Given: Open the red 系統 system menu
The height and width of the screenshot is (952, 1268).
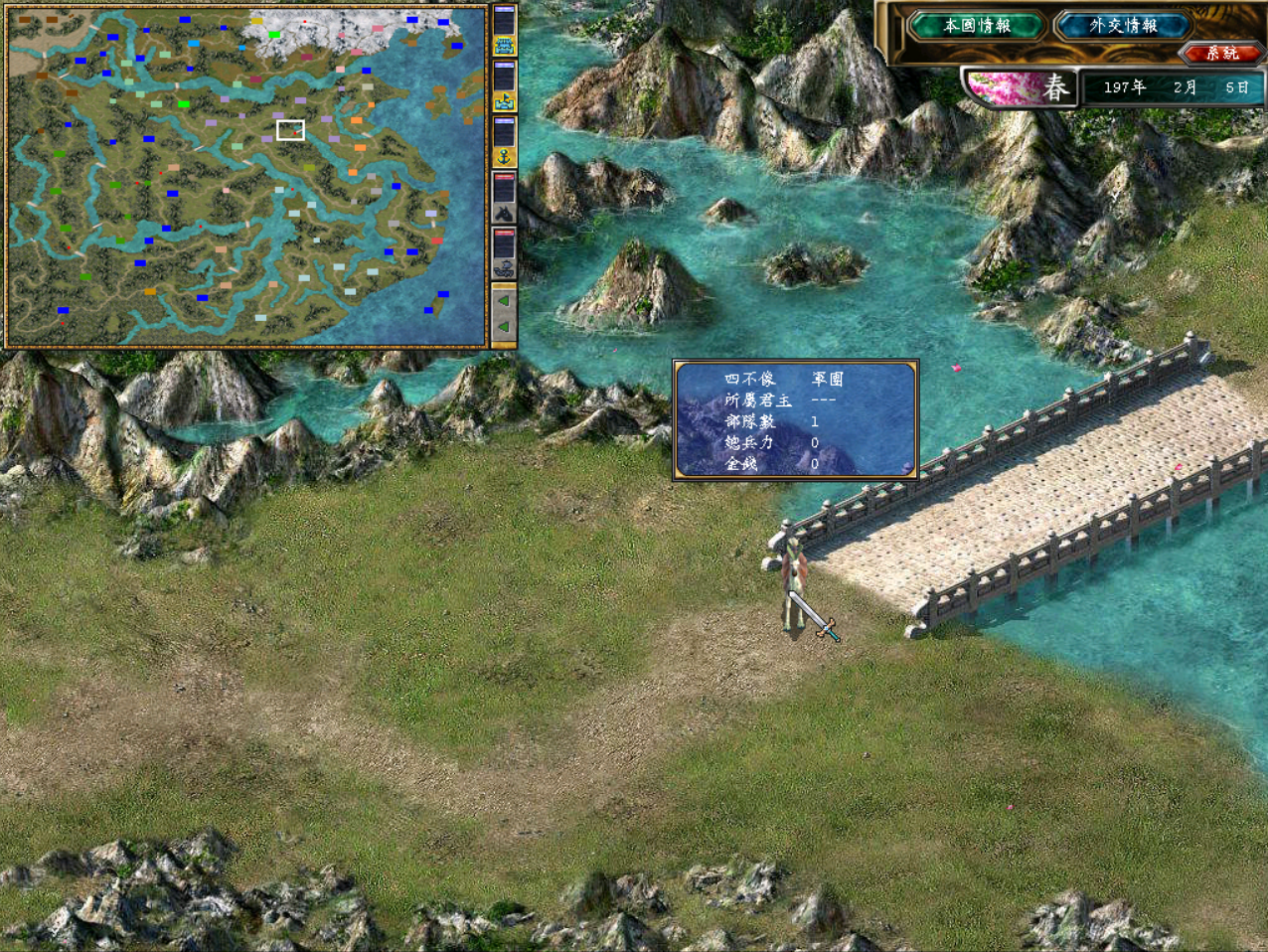Looking at the screenshot, I should tap(1221, 53).
